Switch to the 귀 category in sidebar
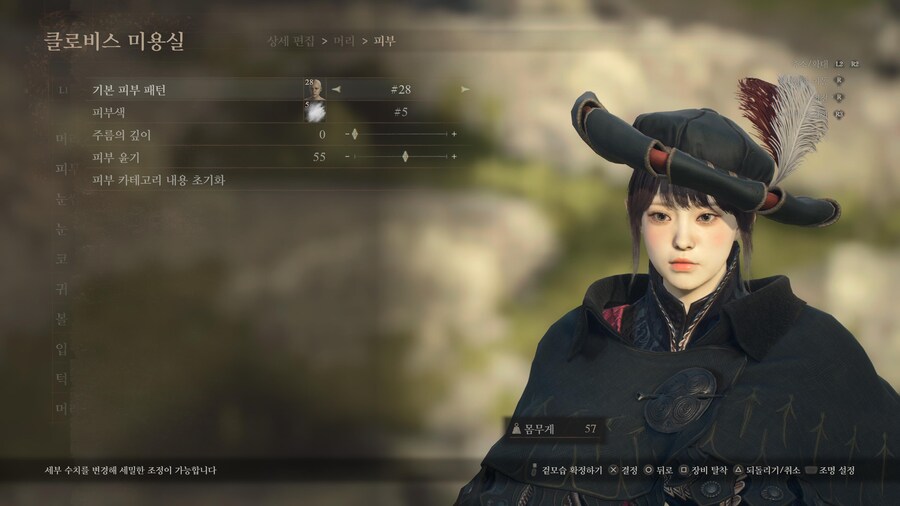The width and height of the screenshot is (900, 506). 62,288
